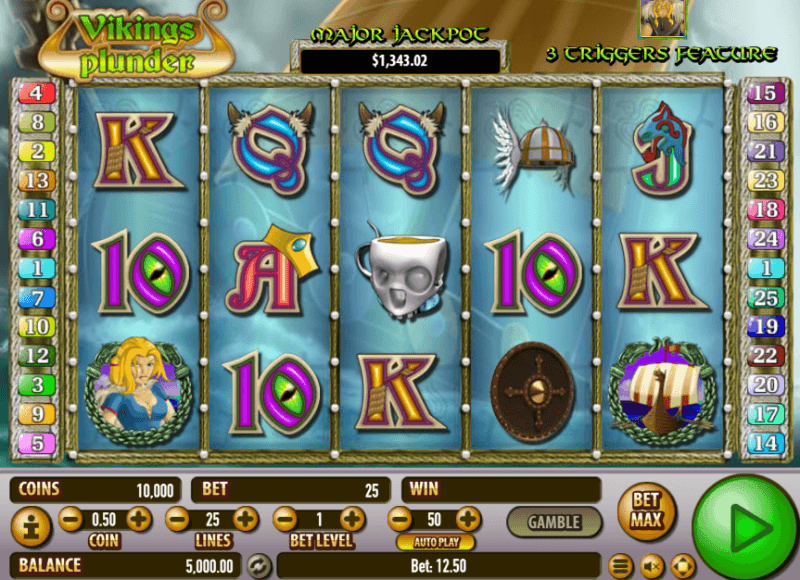800x580 pixels.
Task: Start Auto Play
Action: (435, 542)
